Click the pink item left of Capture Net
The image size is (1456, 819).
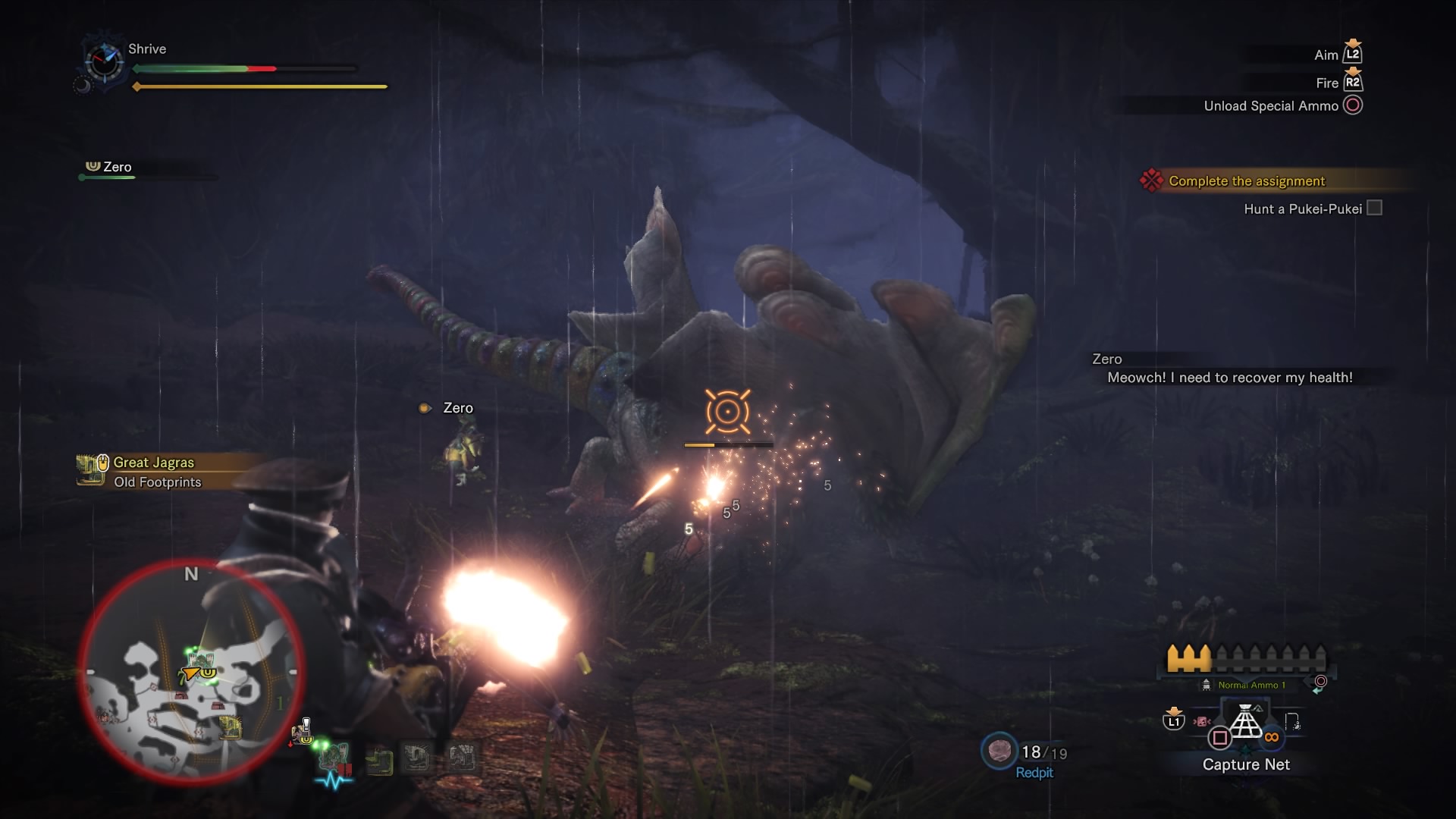click(1201, 721)
